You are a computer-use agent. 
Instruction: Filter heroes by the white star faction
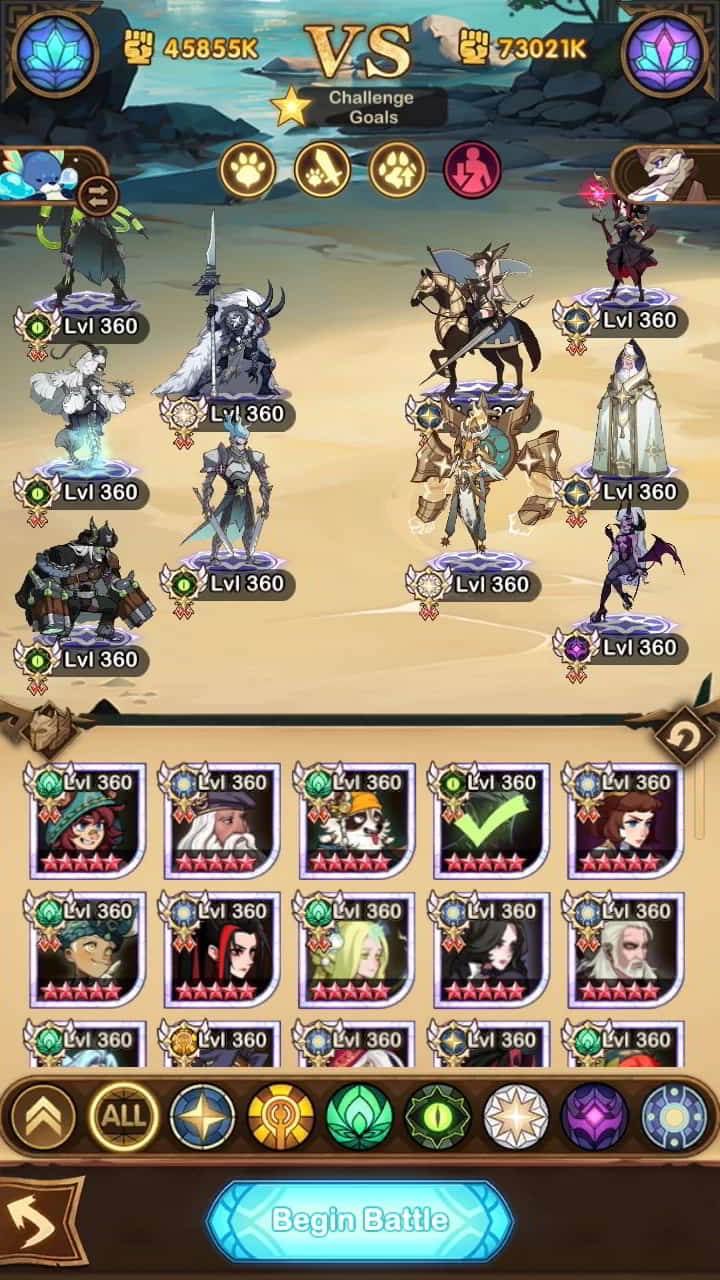coord(516,1116)
